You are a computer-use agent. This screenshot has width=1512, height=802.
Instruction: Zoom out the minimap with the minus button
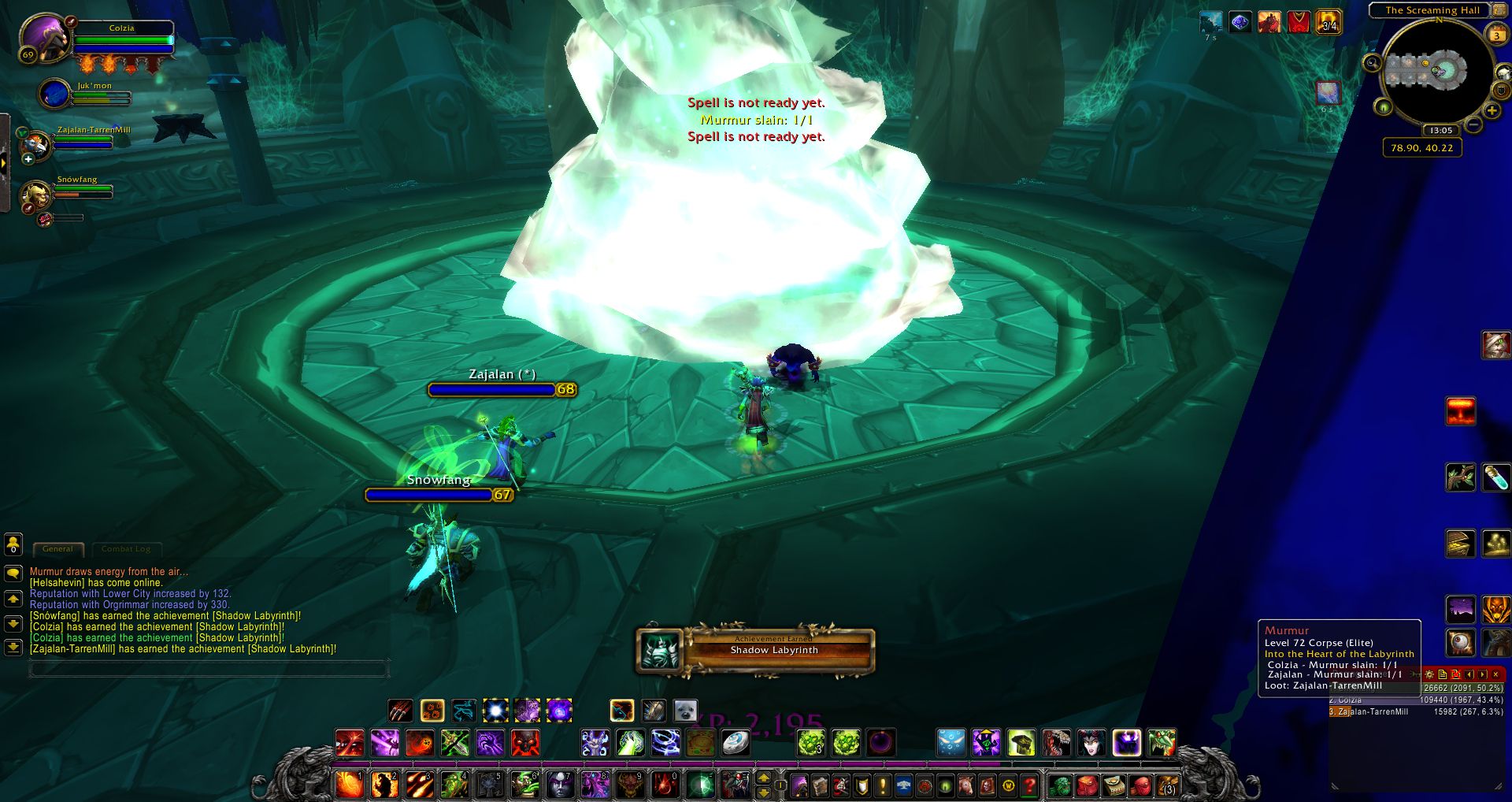click(1474, 124)
